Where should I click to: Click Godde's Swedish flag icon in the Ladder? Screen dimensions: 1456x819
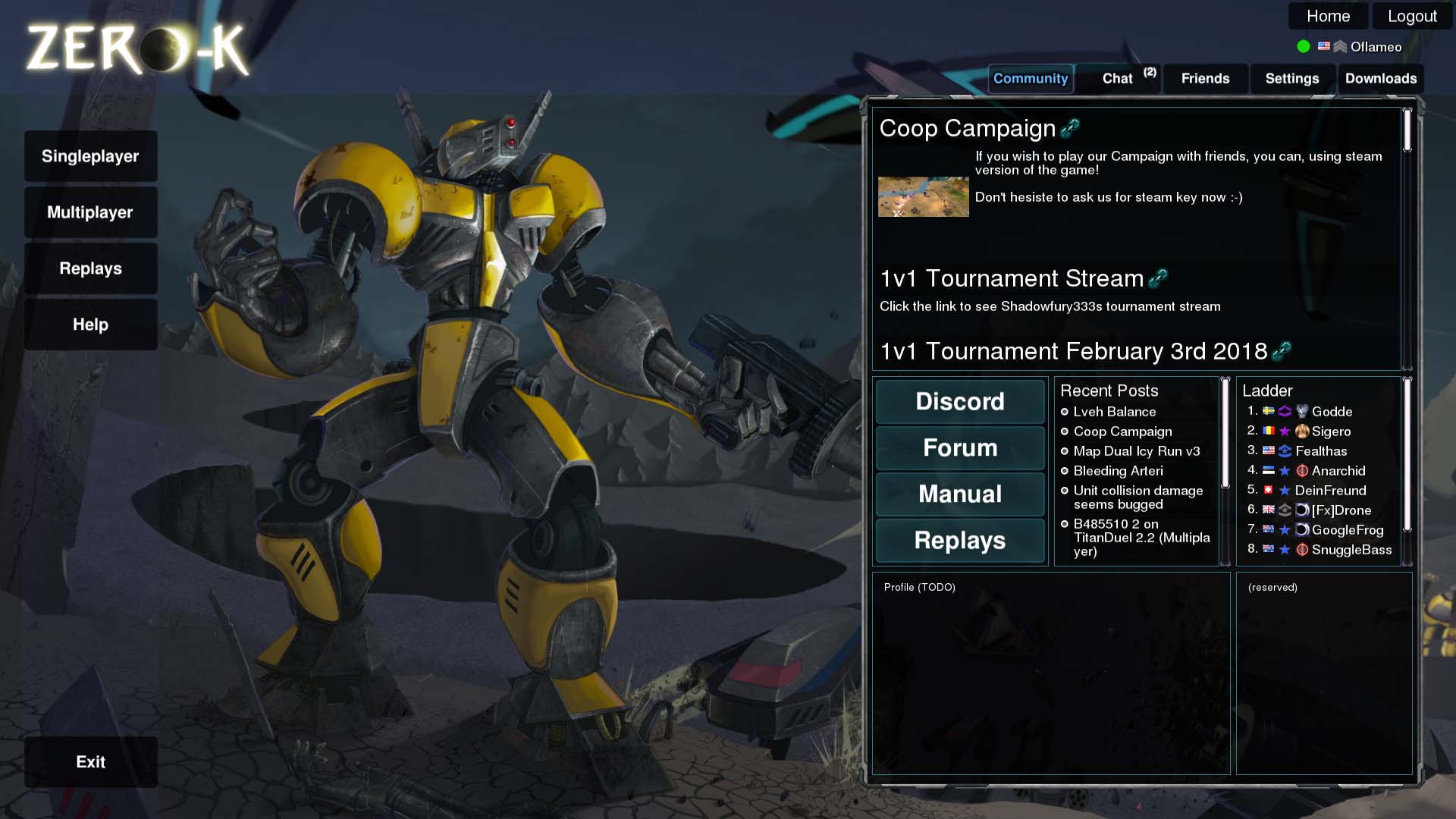(1268, 412)
